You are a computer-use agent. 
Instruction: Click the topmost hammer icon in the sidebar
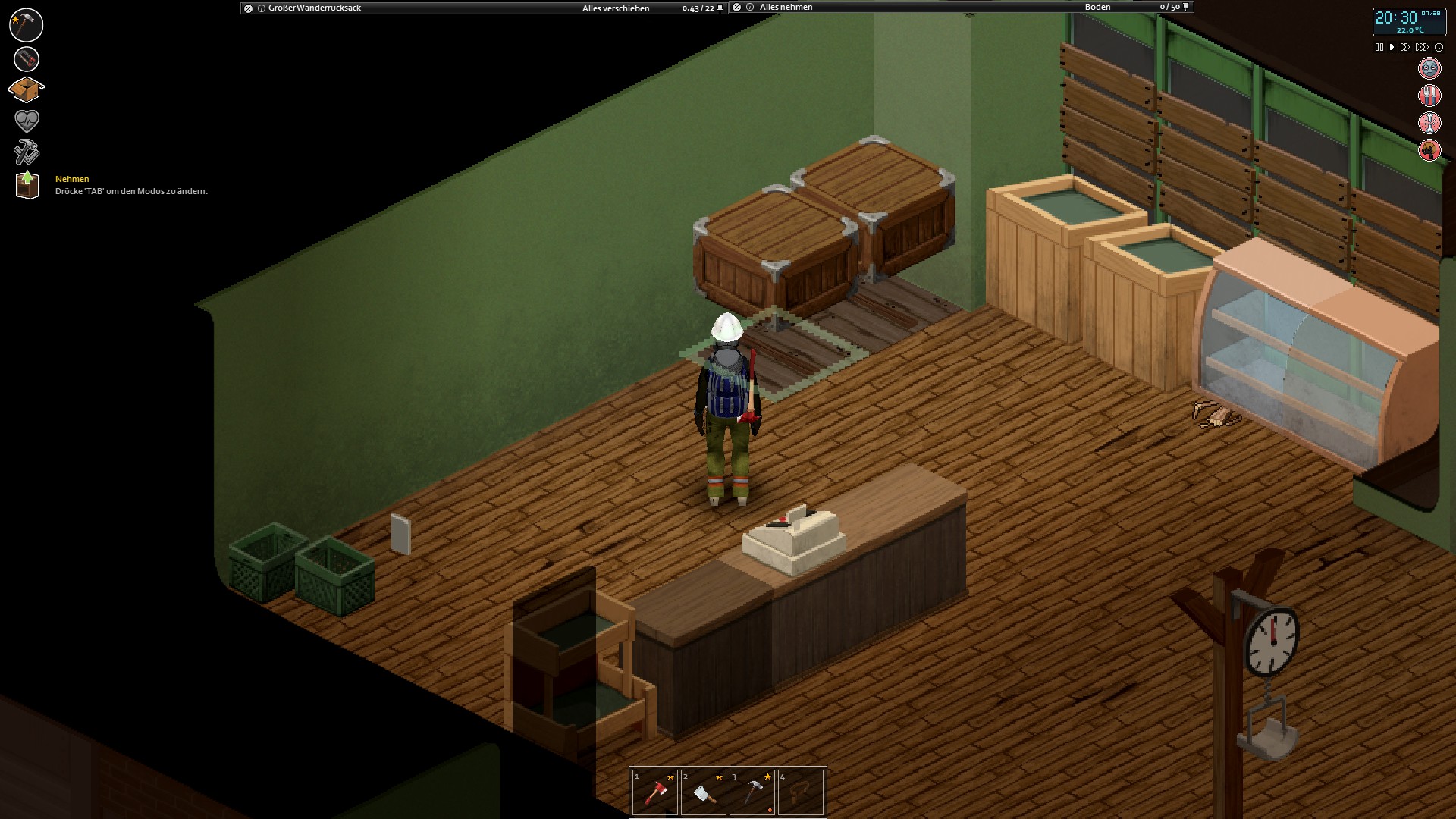point(27,24)
